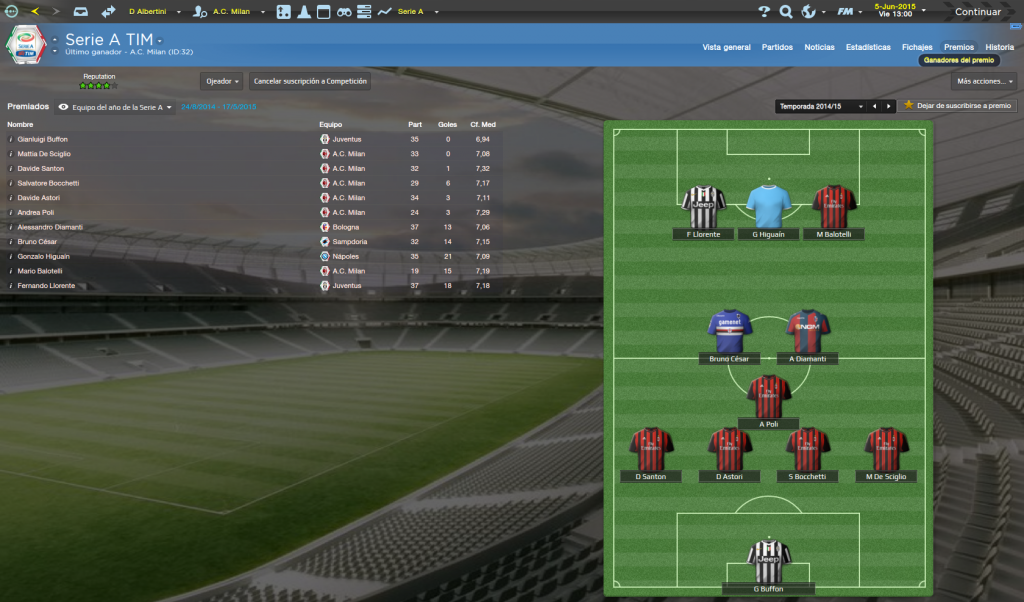Show the Estadísticas tab
This screenshot has height=602, width=1024.
coord(868,47)
